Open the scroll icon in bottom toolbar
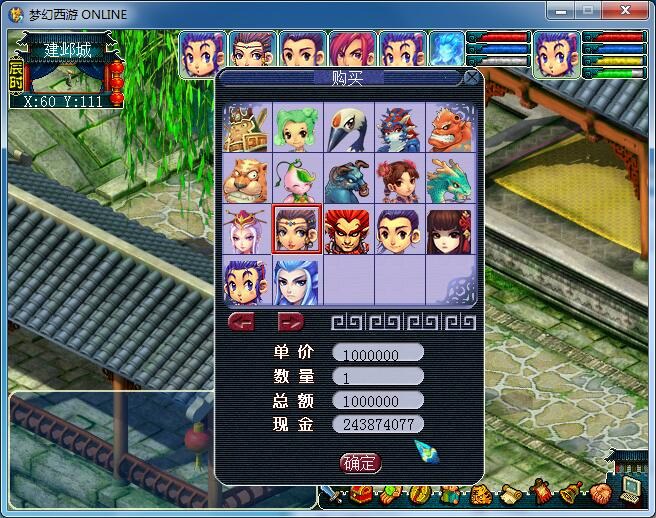Viewport: 656px width, 518px height. tap(512, 494)
